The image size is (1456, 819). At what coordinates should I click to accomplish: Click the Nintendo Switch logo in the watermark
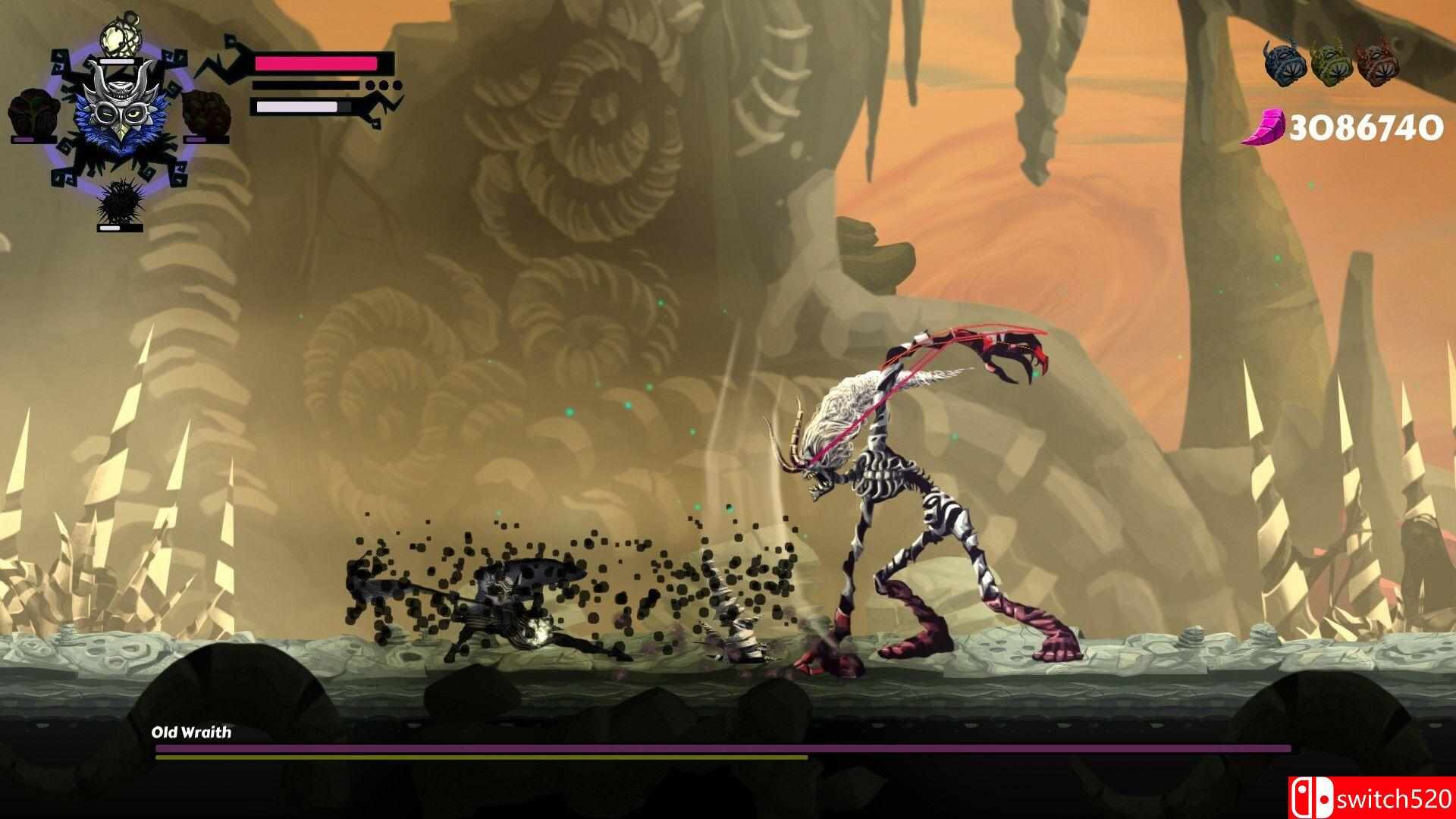pyautogui.click(x=1312, y=798)
